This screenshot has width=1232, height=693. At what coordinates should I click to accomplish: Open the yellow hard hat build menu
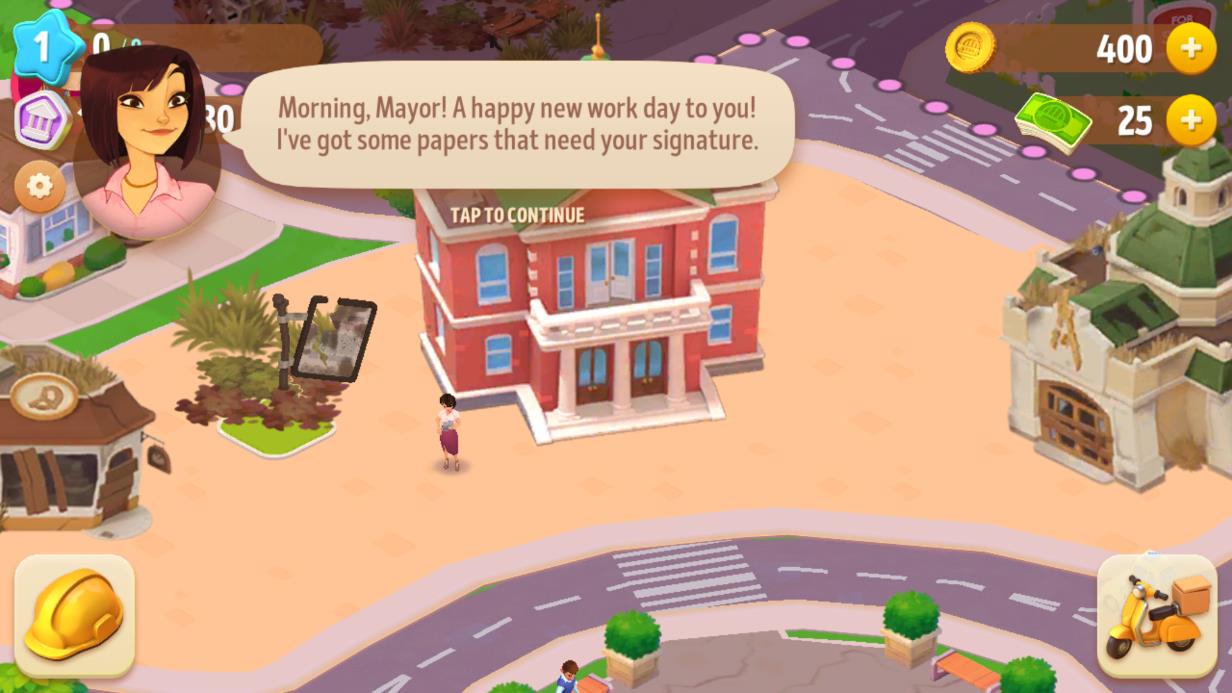click(75, 615)
